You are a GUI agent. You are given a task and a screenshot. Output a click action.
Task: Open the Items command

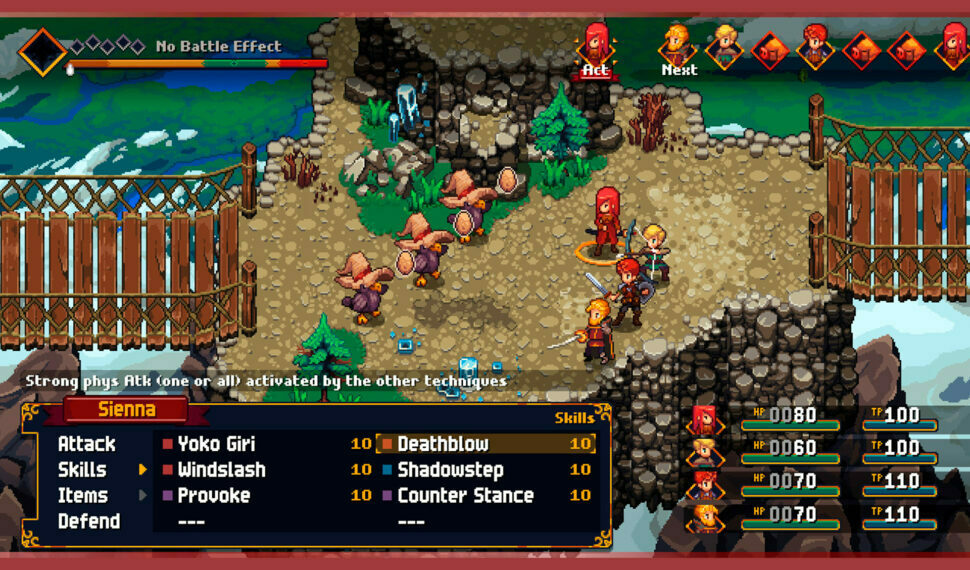[82, 496]
